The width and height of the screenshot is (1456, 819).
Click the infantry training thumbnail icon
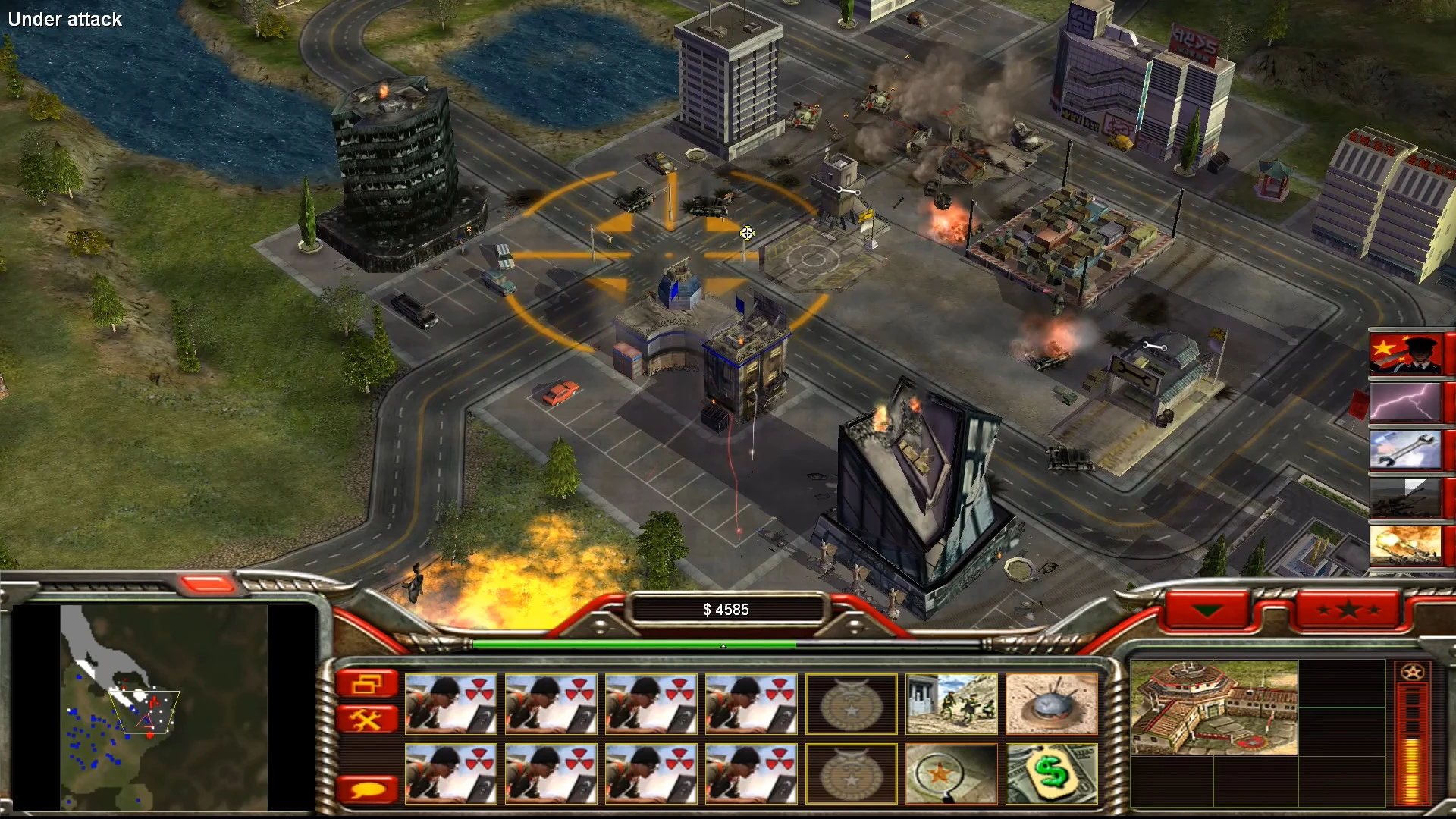(951, 704)
